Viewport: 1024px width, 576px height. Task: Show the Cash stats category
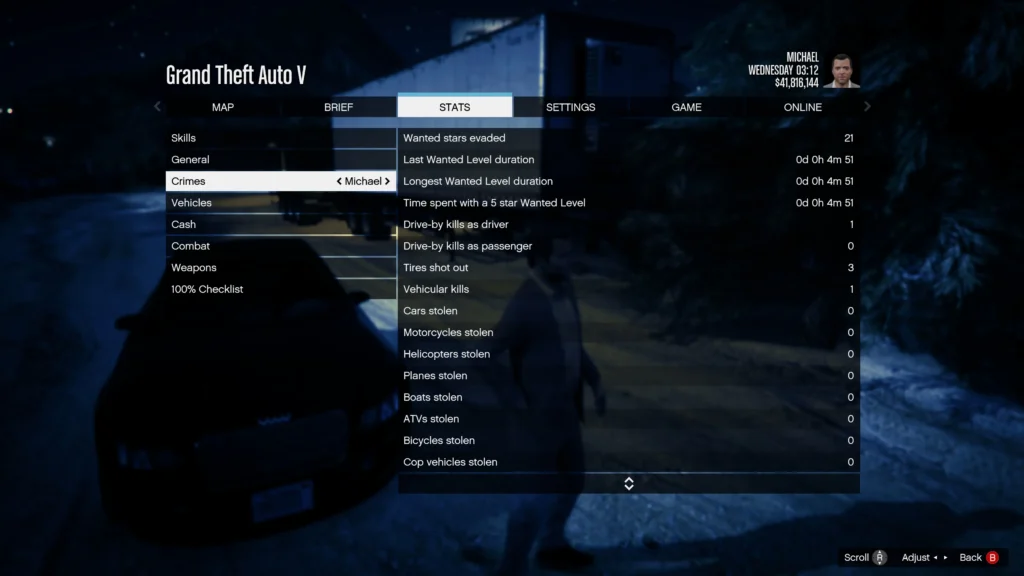[281, 225]
